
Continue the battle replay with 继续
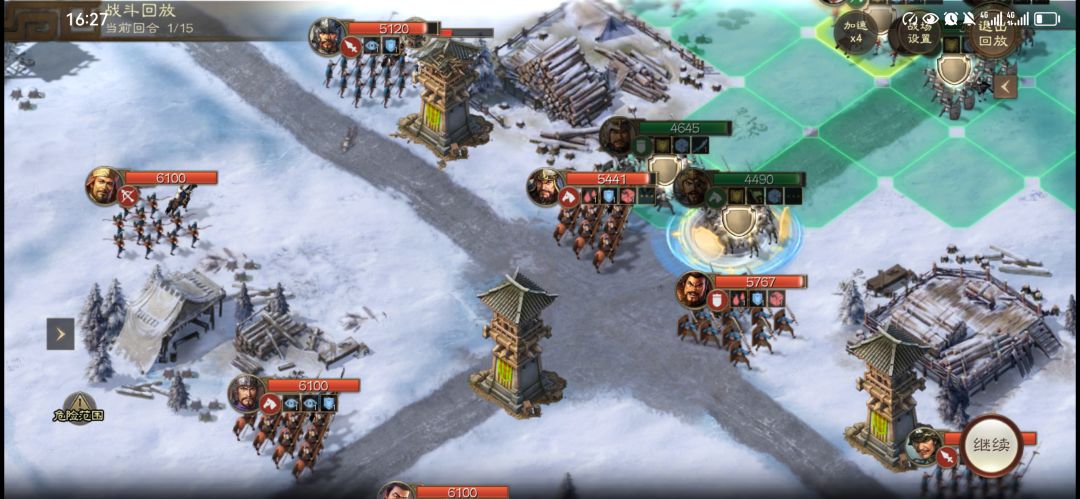[x=991, y=446]
